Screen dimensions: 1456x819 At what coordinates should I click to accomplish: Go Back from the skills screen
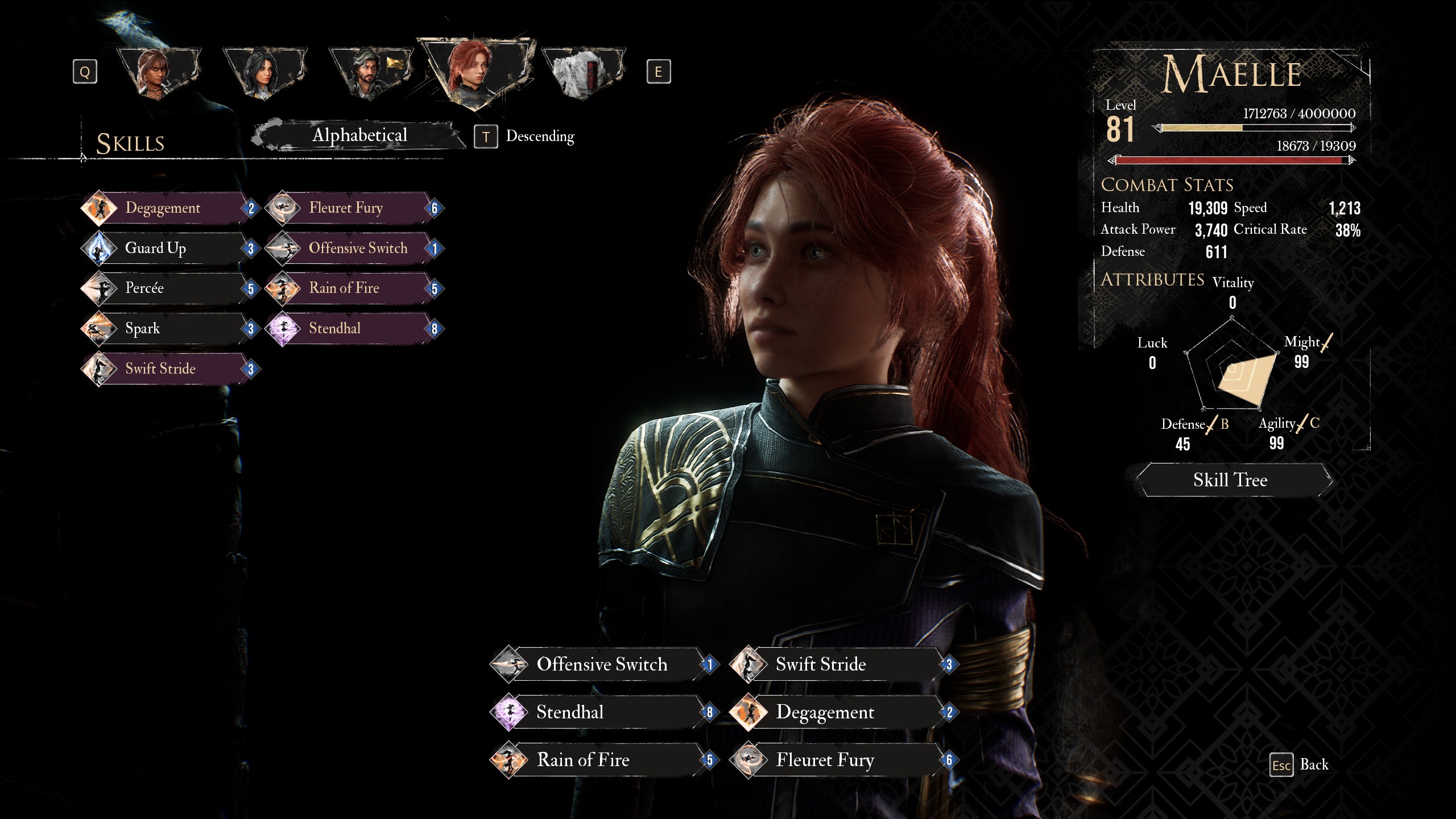pos(1300,765)
